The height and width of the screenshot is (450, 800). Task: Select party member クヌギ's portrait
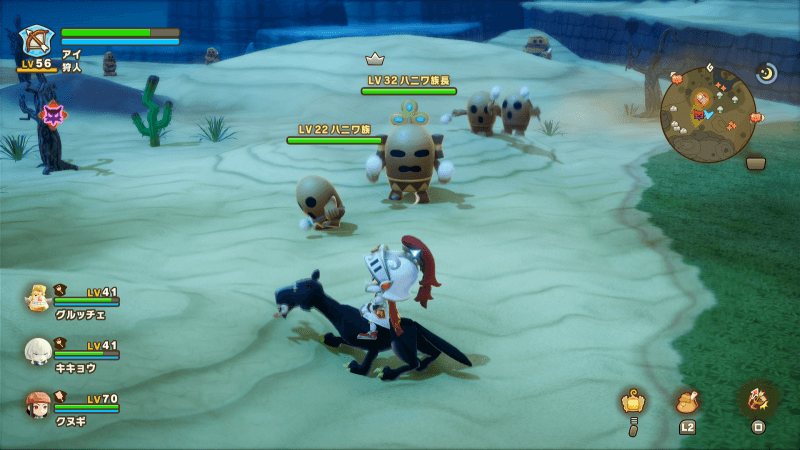tap(38, 403)
